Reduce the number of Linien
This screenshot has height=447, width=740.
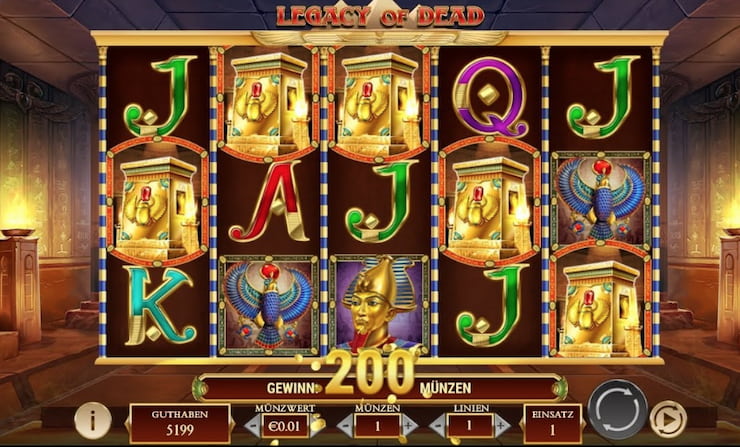(x=434, y=425)
